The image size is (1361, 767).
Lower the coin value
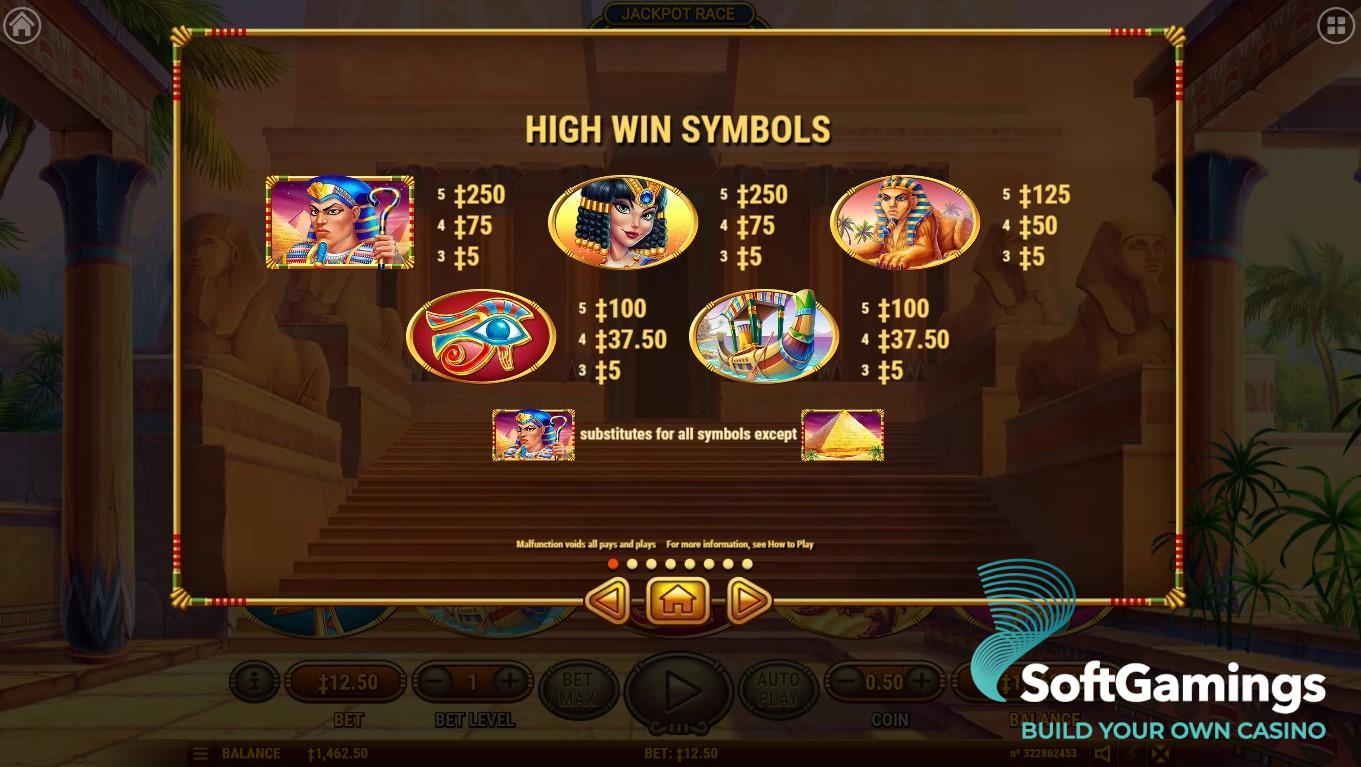pos(847,683)
